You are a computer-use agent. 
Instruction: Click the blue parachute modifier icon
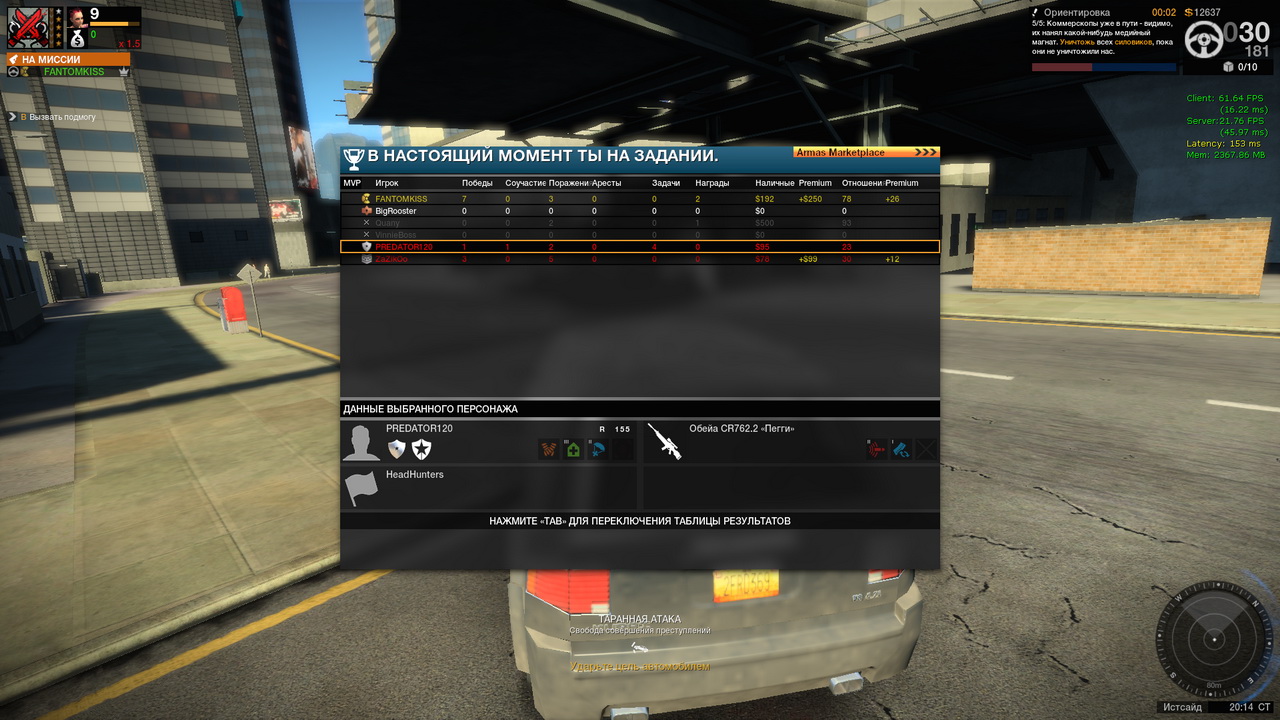coord(598,449)
